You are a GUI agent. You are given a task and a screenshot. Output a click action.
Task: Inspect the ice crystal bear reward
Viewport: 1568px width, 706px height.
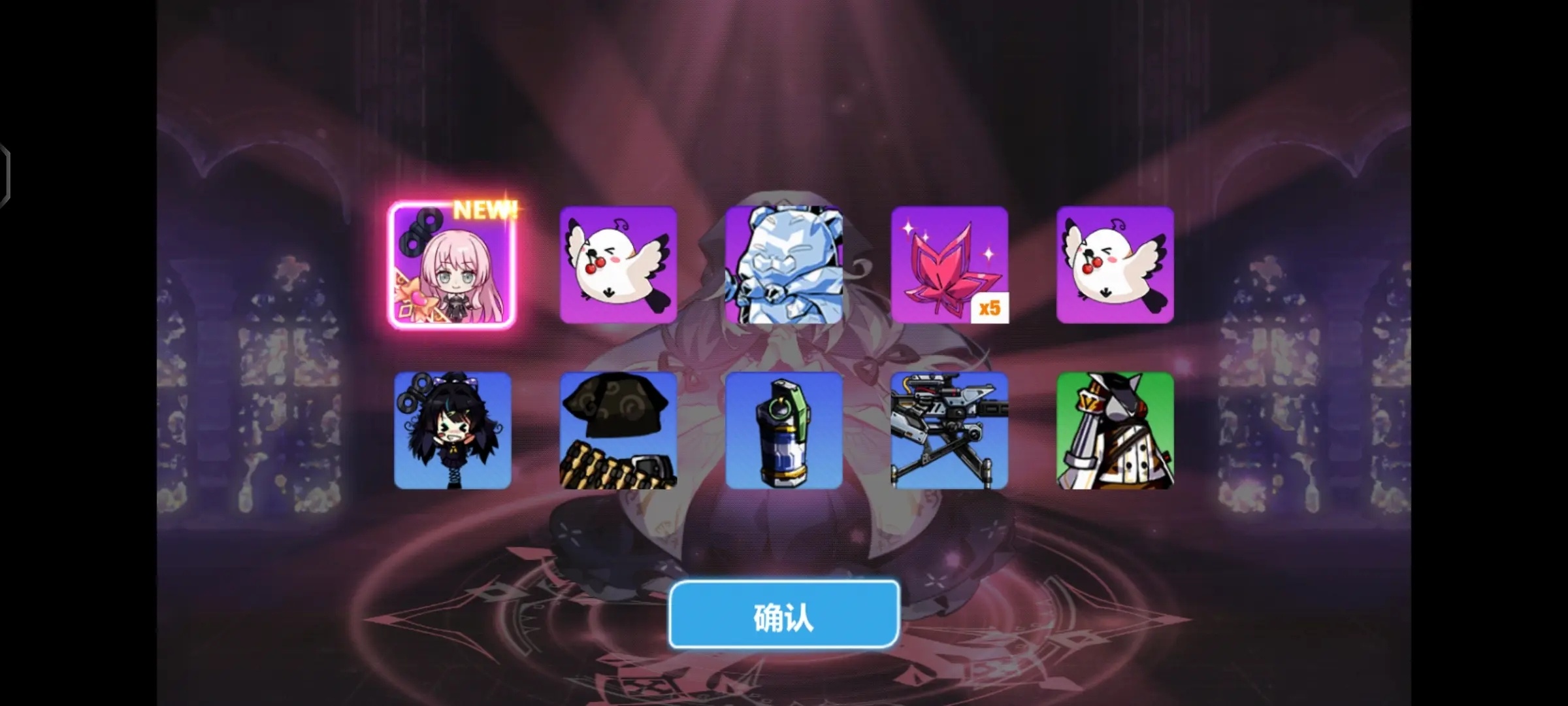(x=783, y=265)
